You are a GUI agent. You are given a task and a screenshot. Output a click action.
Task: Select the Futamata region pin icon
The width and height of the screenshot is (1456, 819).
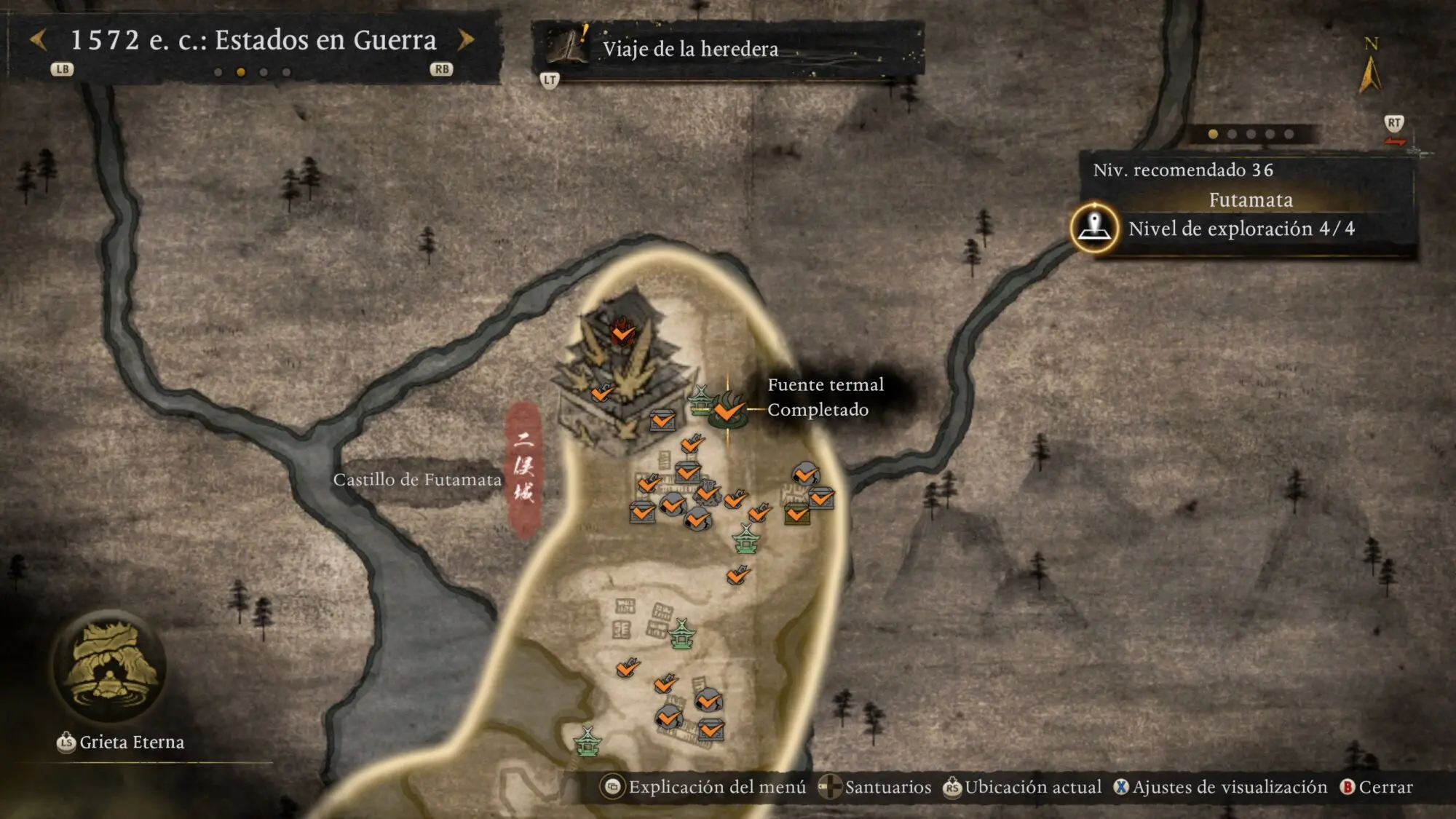(1094, 228)
